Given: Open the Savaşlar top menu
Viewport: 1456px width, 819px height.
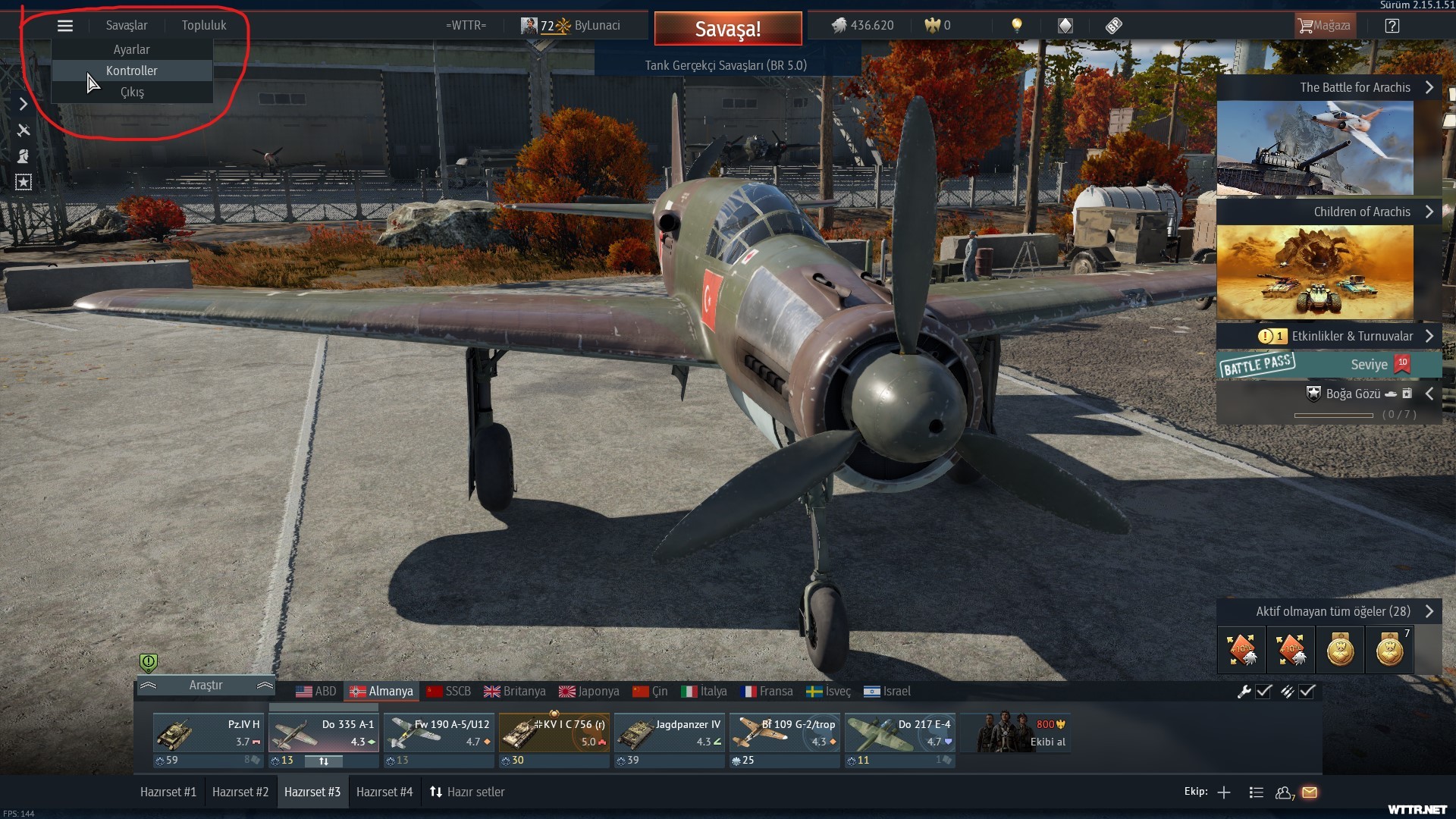Looking at the screenshot, I should coord(127,25).
